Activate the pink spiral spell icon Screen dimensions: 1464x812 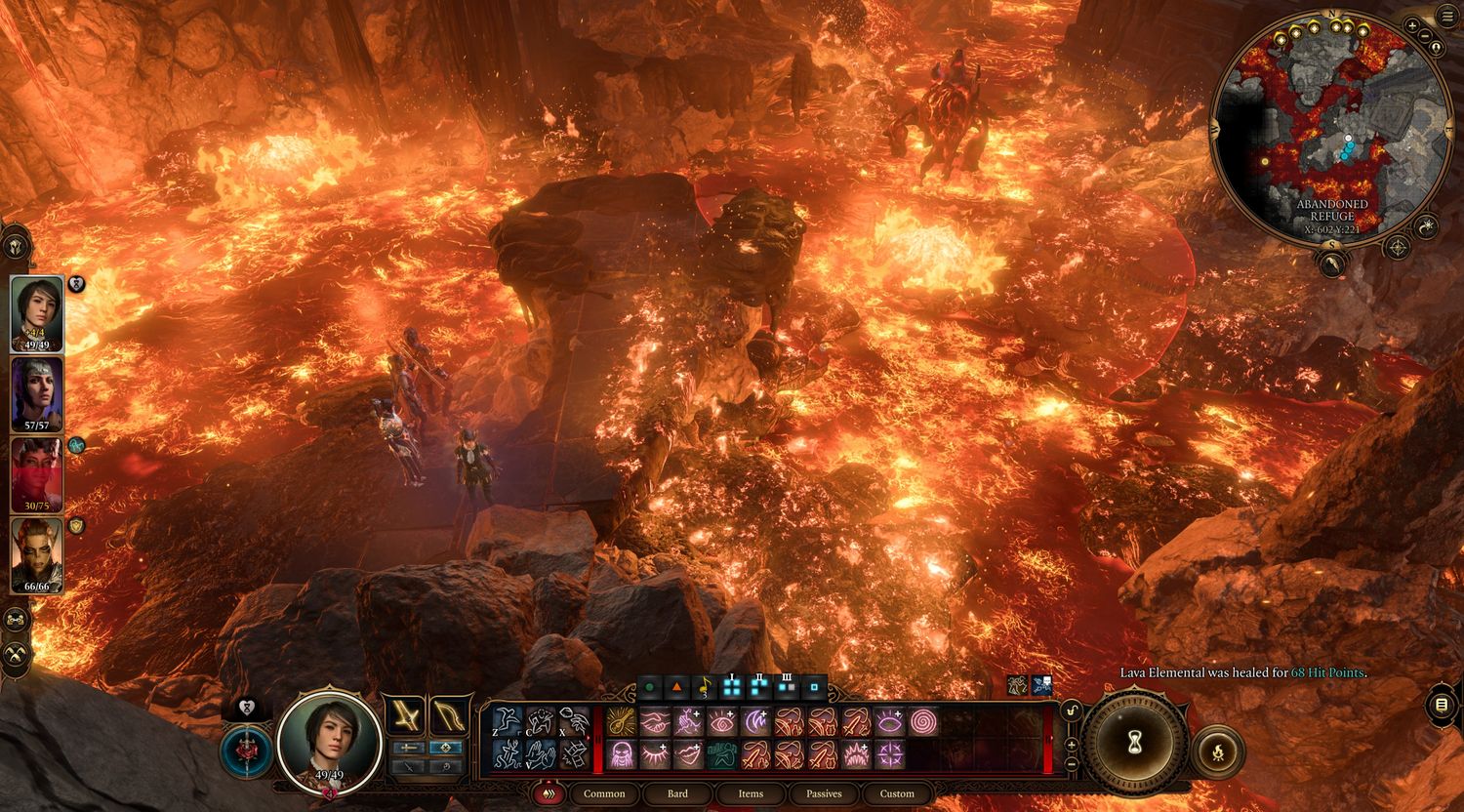pyautogui.click(x=922, y=721)
